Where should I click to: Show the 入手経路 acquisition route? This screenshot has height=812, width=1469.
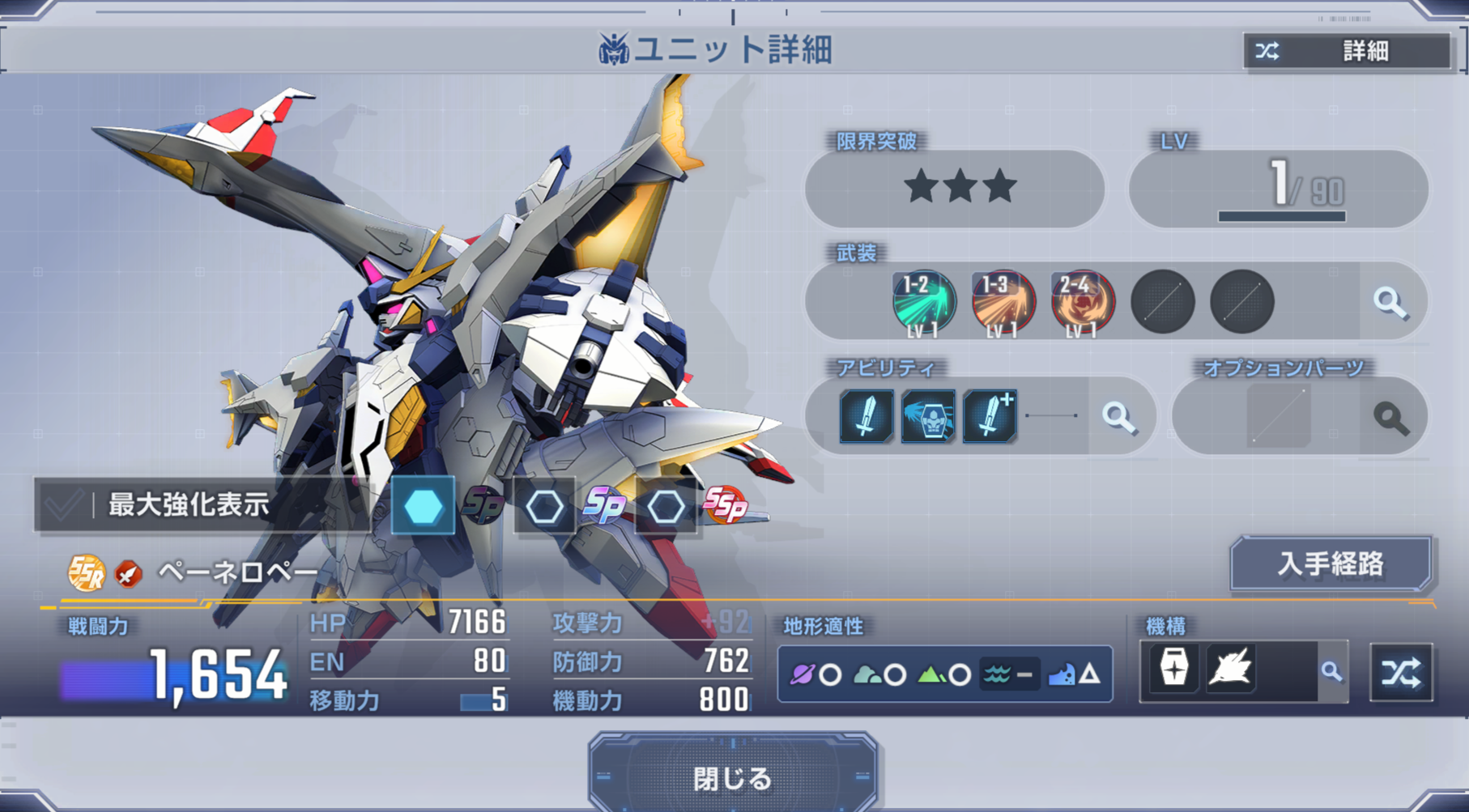1331,563
